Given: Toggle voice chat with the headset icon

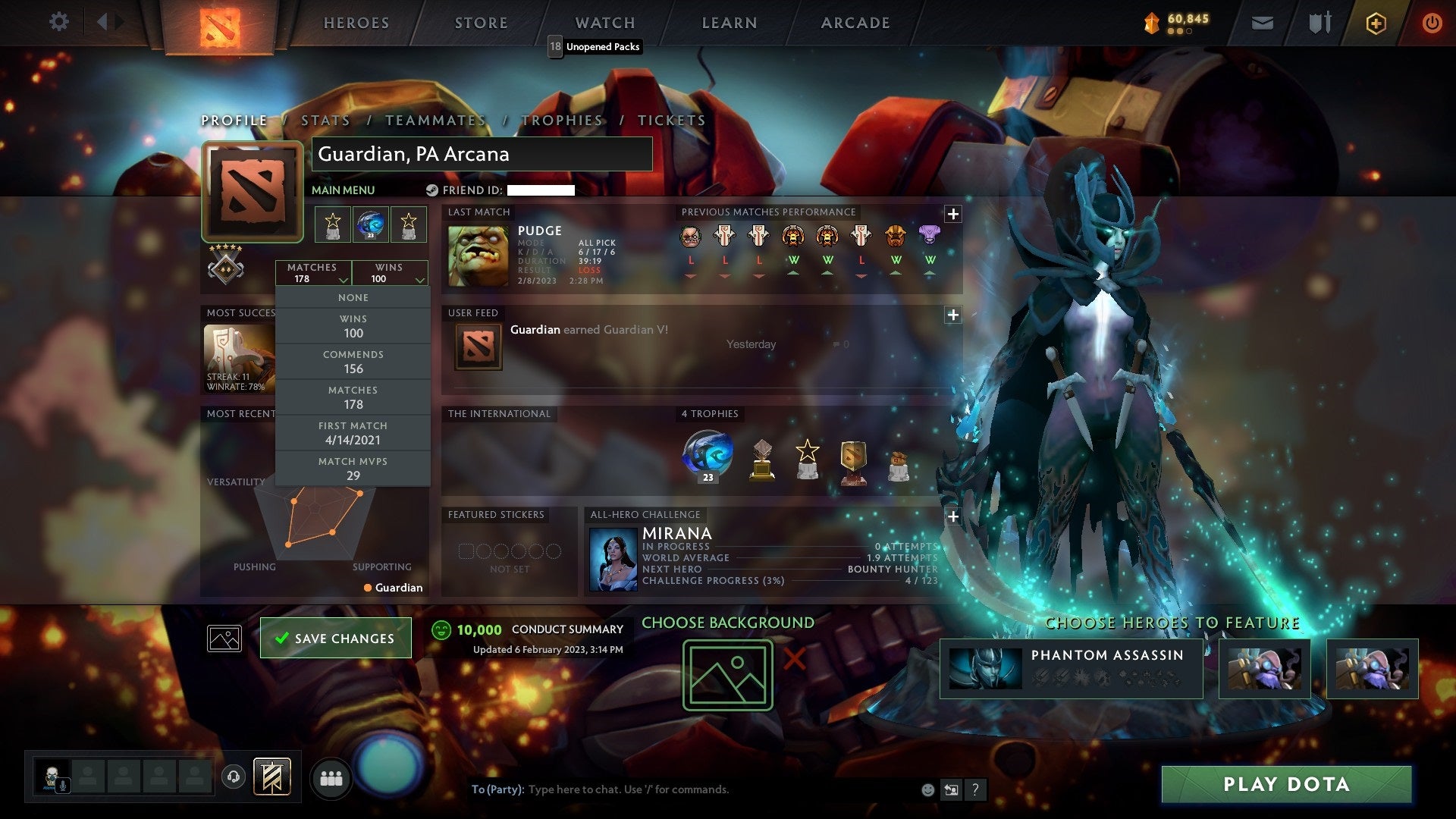Looking at the screenshot, I should [x=234, y=776].
